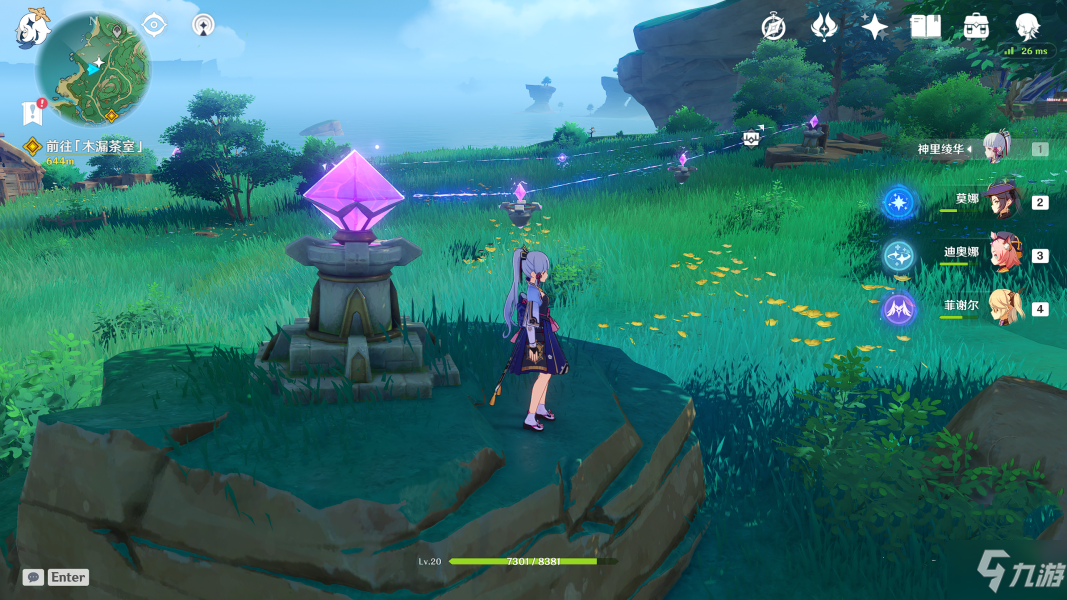Switch to party member 莫娜
The image size is (1067, 600).
(x=1000, y=201)
